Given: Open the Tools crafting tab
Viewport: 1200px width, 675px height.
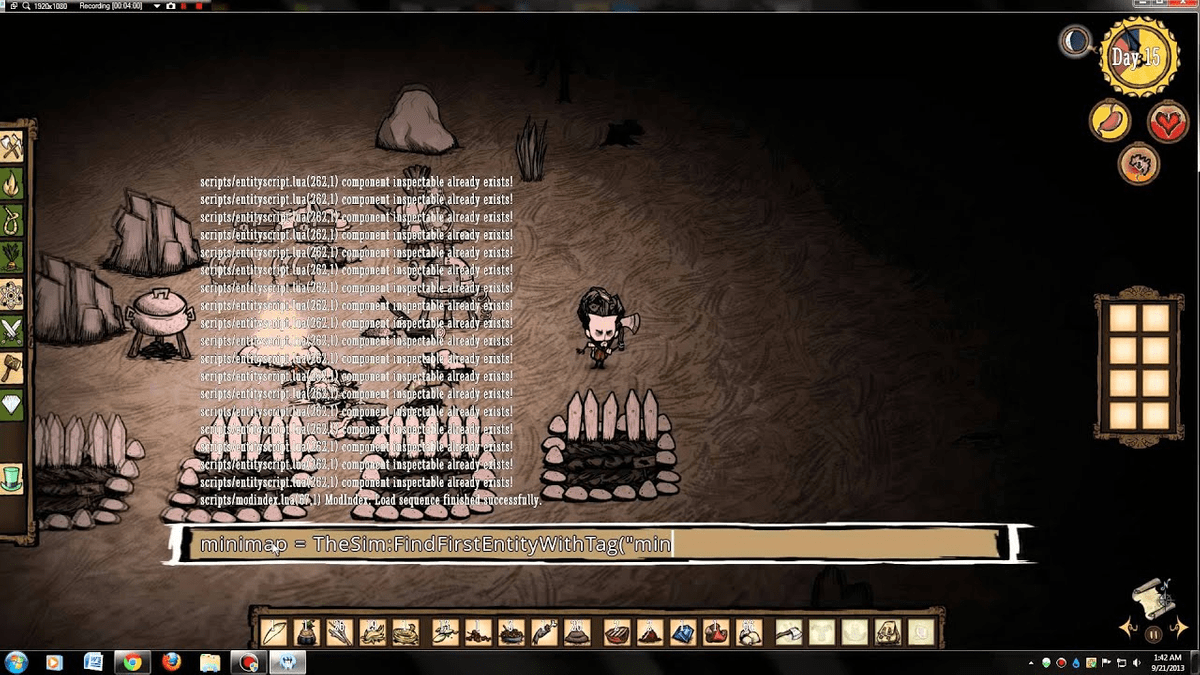Looking at the screenshot, I should pos(11,149).
